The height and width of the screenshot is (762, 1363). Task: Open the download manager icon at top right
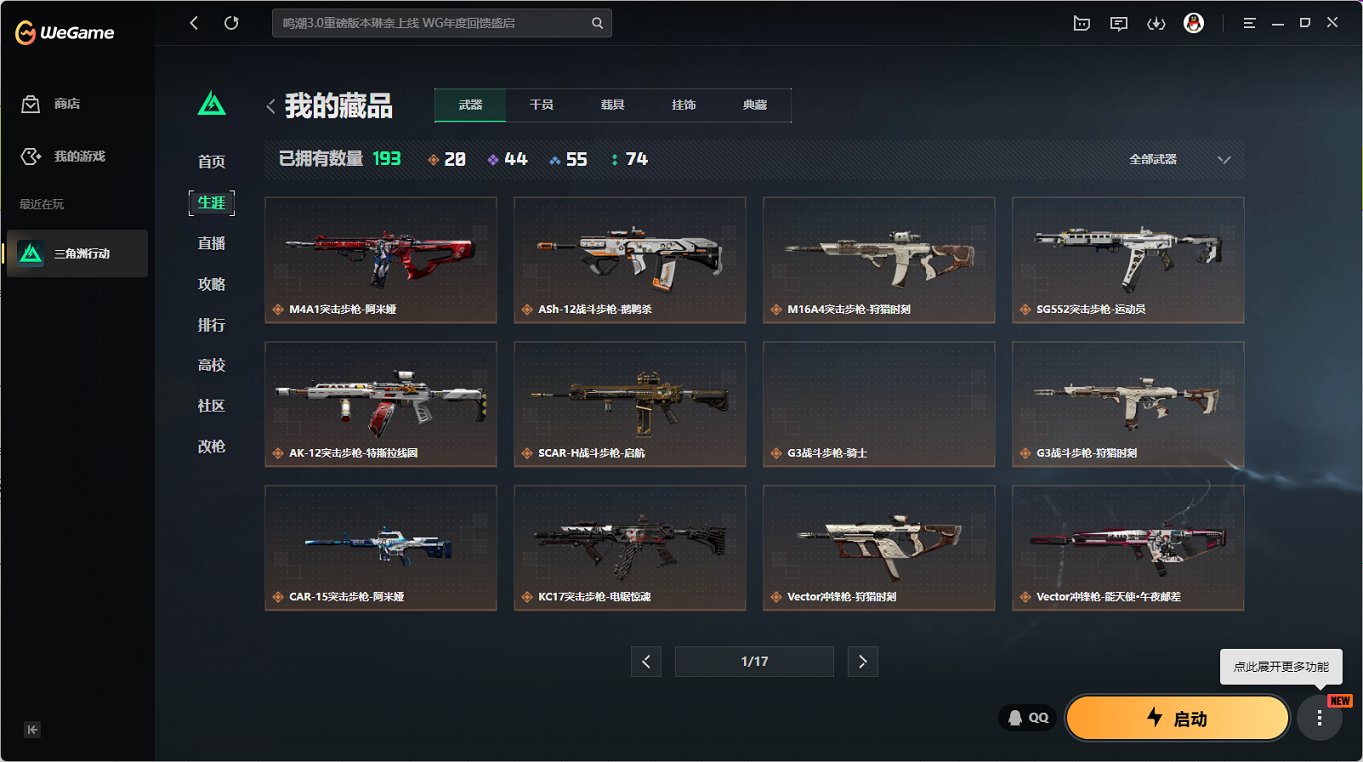tap(1156, 22)
